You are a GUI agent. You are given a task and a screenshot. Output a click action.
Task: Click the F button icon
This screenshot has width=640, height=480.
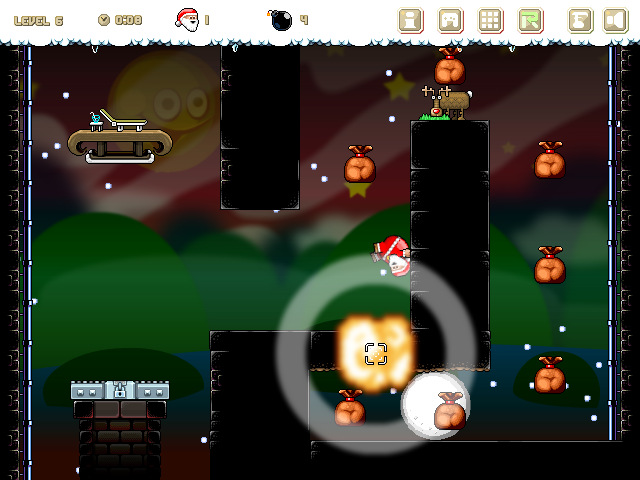tap(580, 20)
